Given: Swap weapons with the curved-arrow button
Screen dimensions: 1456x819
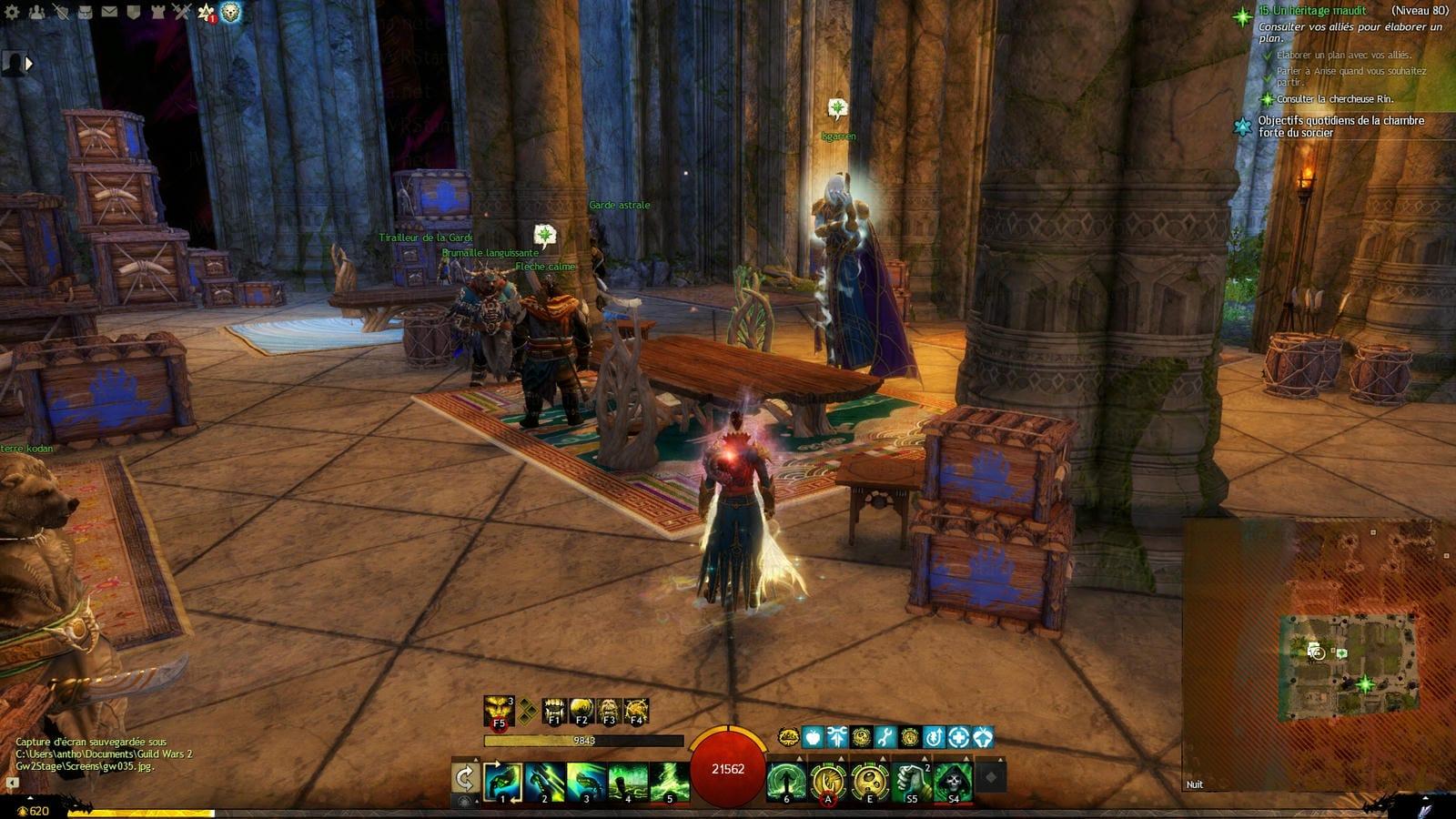Looking at the screenshot, I should [x=465, y=778].
